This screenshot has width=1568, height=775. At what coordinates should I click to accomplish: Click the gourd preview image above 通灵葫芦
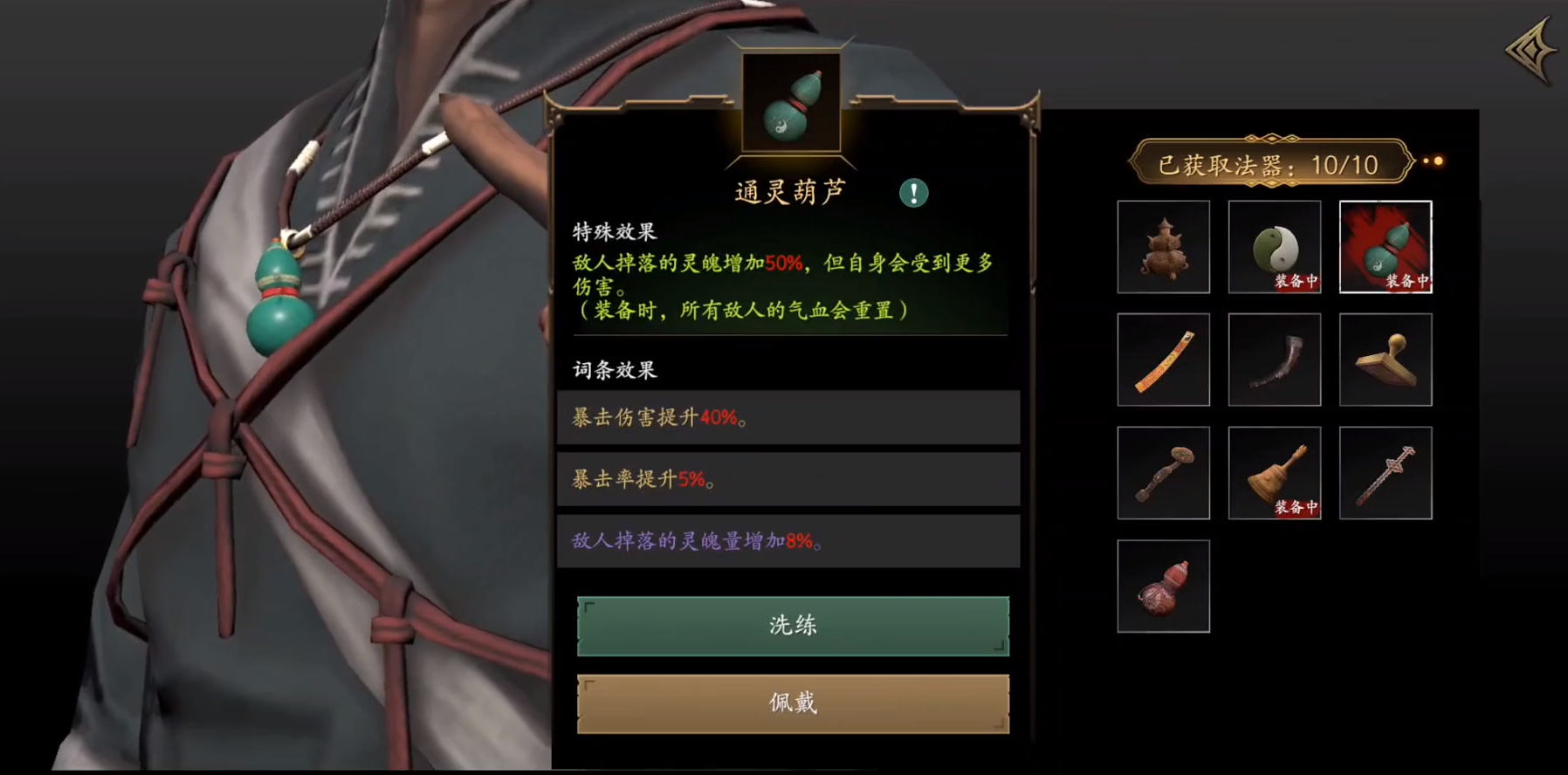pyautogui.click(x=791, y=101)
